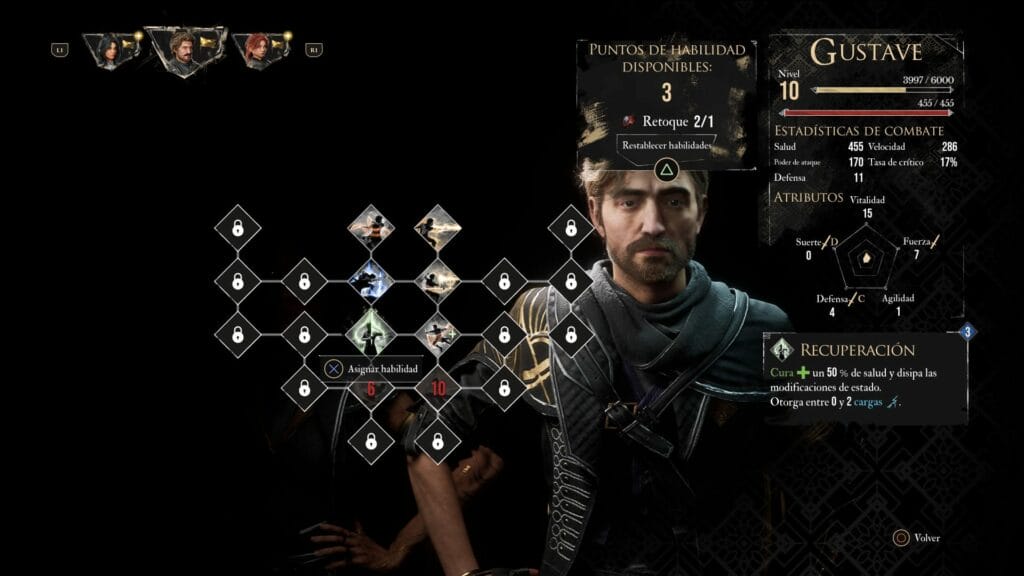Screen dimensions: 1024x576
Task: Choose the blue lightning skill node
Action: click(x=371, y=281)
